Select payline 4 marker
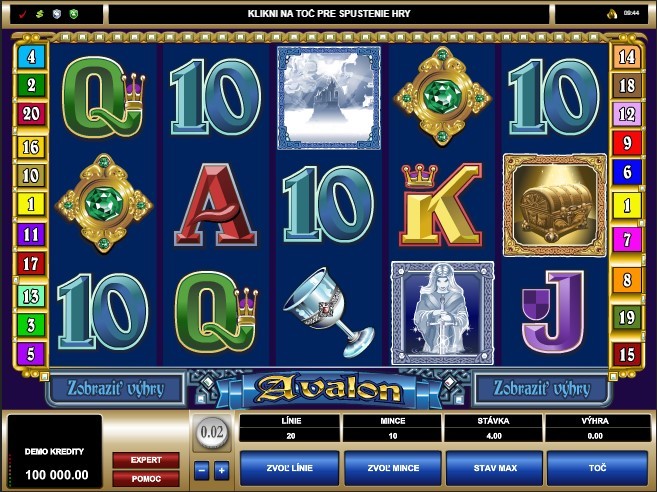Viewport: 657px width, 492px height. 31,56
